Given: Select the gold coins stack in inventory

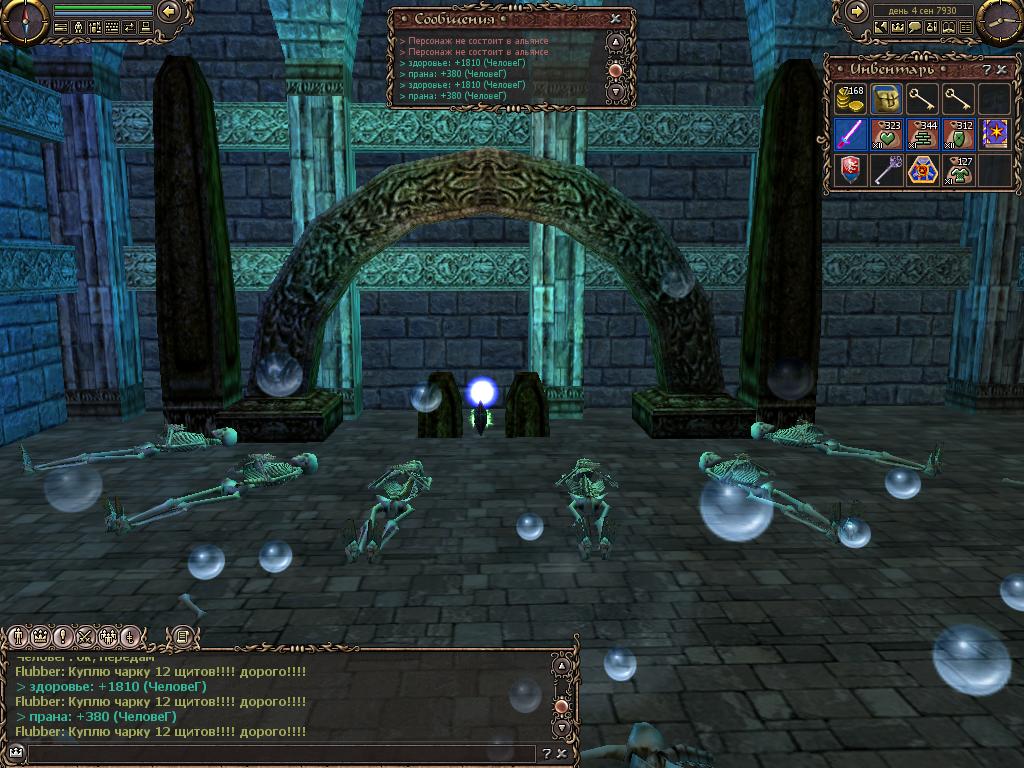Looking at the screenshot, I should pyautogui.click(x=850, y=98).
